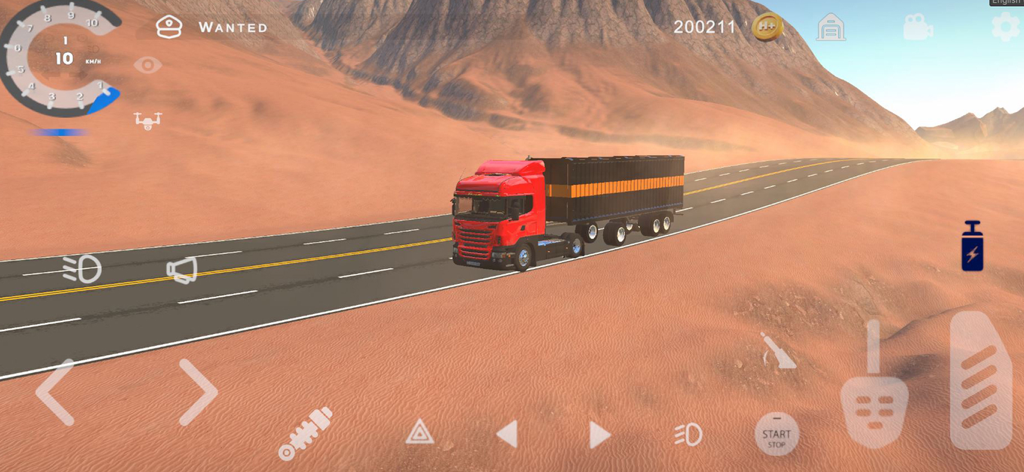This screenshot has width=1024, height=472.
Task: Toggle the headlights button beside START STOP
Action: click(x=688, y=434)
